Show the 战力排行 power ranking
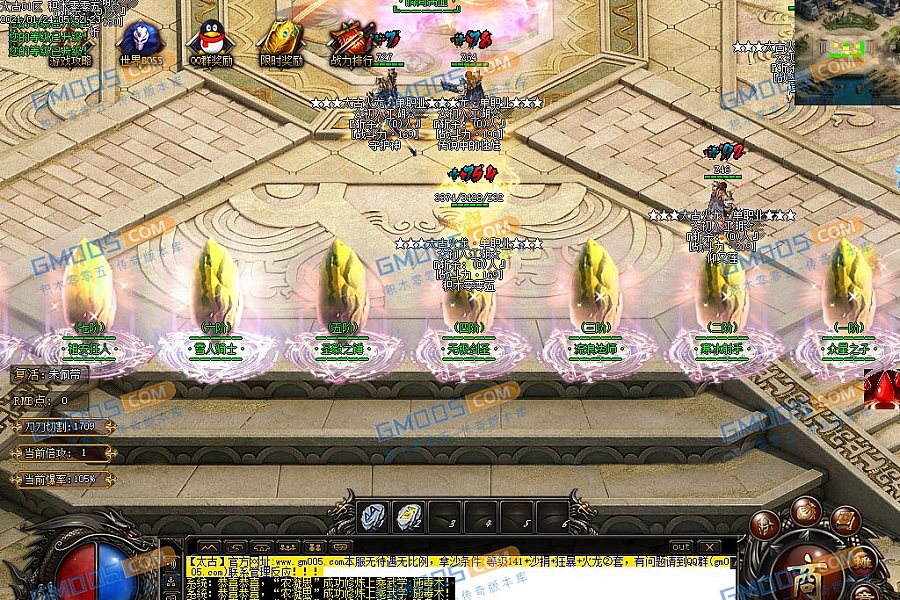The width and height of the screenshot is (900, 600). [351, 40]
